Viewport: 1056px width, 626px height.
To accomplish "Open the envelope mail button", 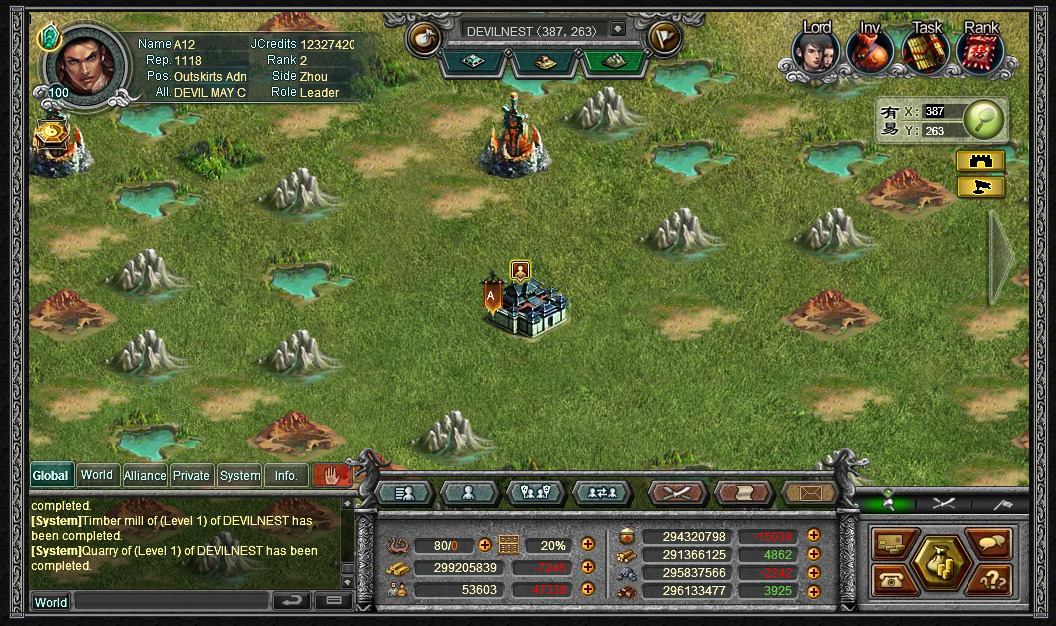I will 809,492.
